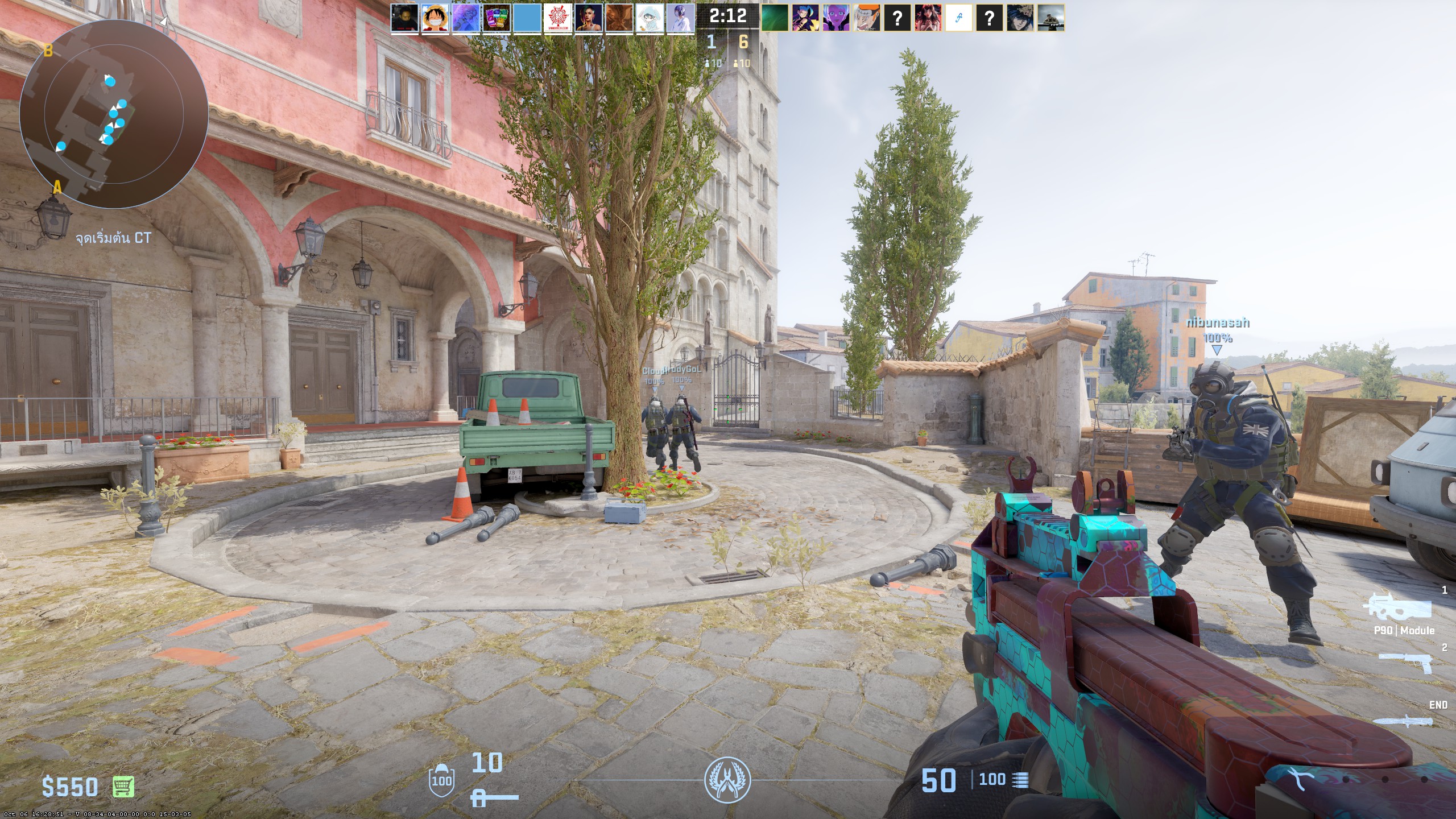Click the circular radar minimap

tap(114, 114)
